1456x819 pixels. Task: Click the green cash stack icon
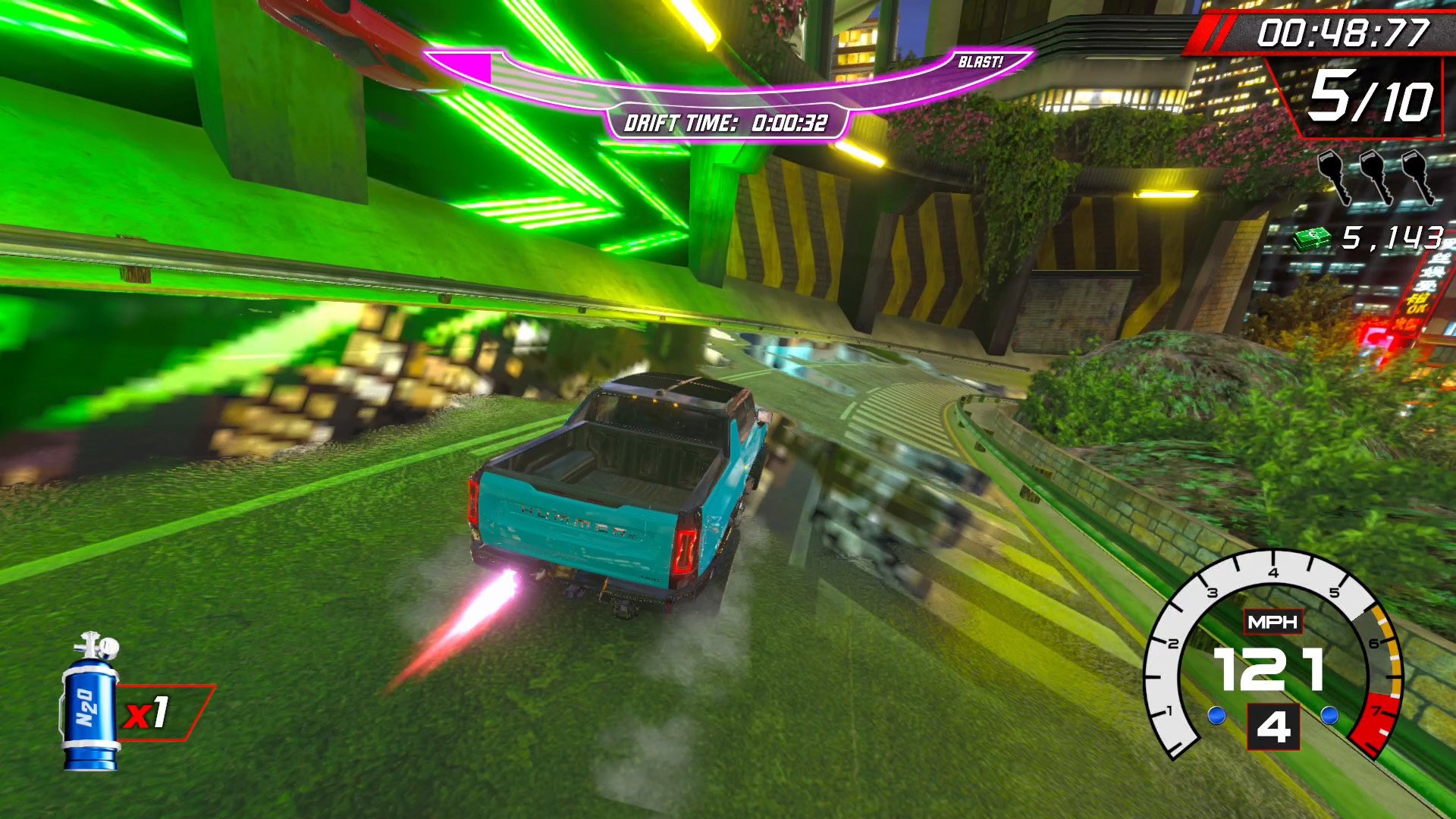point(1312,239)
